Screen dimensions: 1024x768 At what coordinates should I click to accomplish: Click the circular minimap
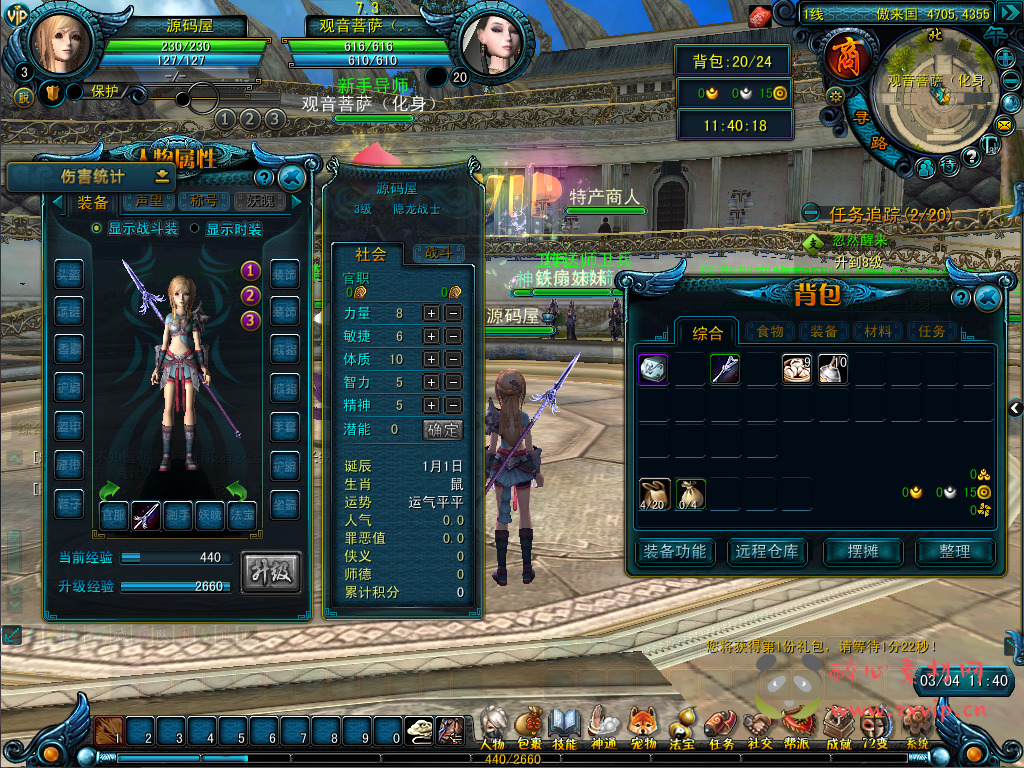tap(942, 90)
